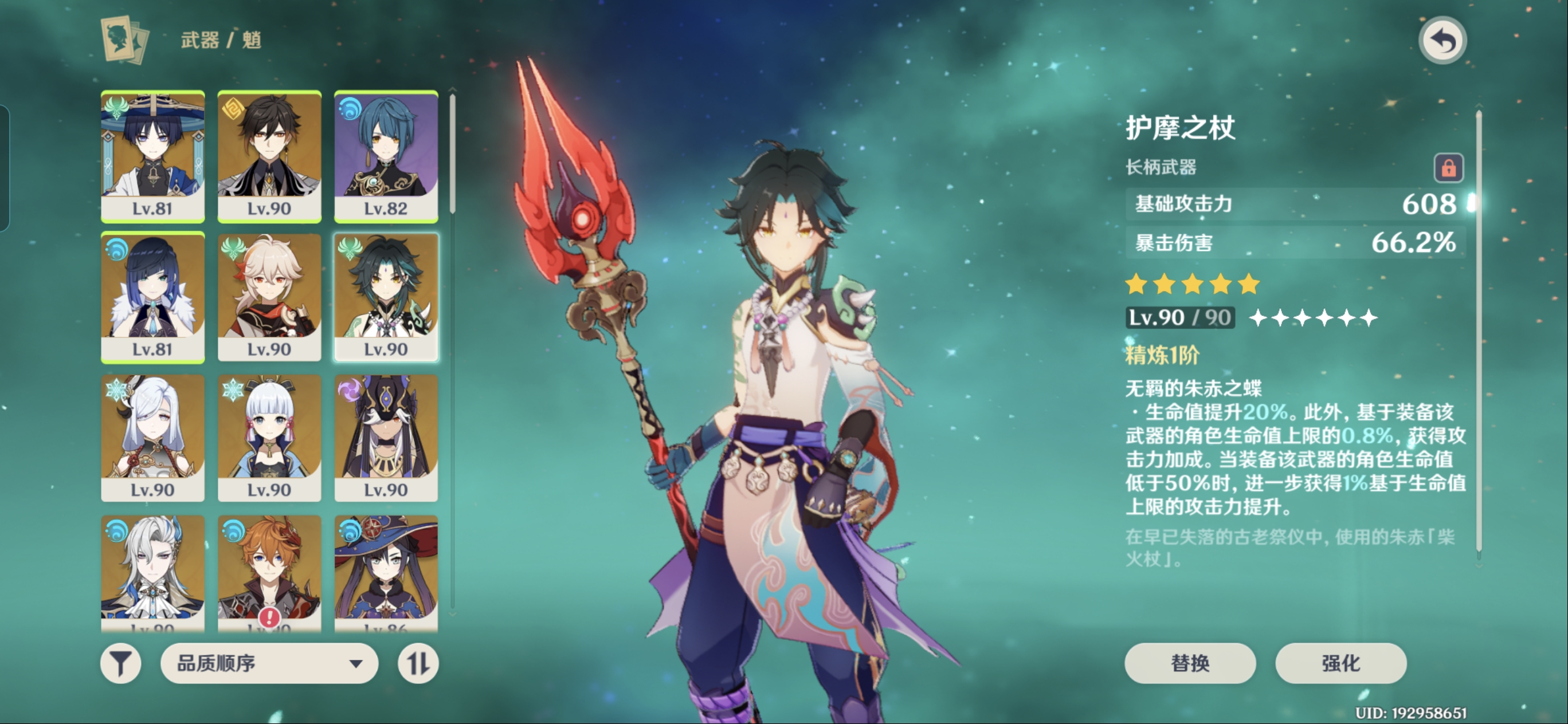Choose Zhongli's Lv.90 Geo portrait
The image size is (1568, 724).
269,156
